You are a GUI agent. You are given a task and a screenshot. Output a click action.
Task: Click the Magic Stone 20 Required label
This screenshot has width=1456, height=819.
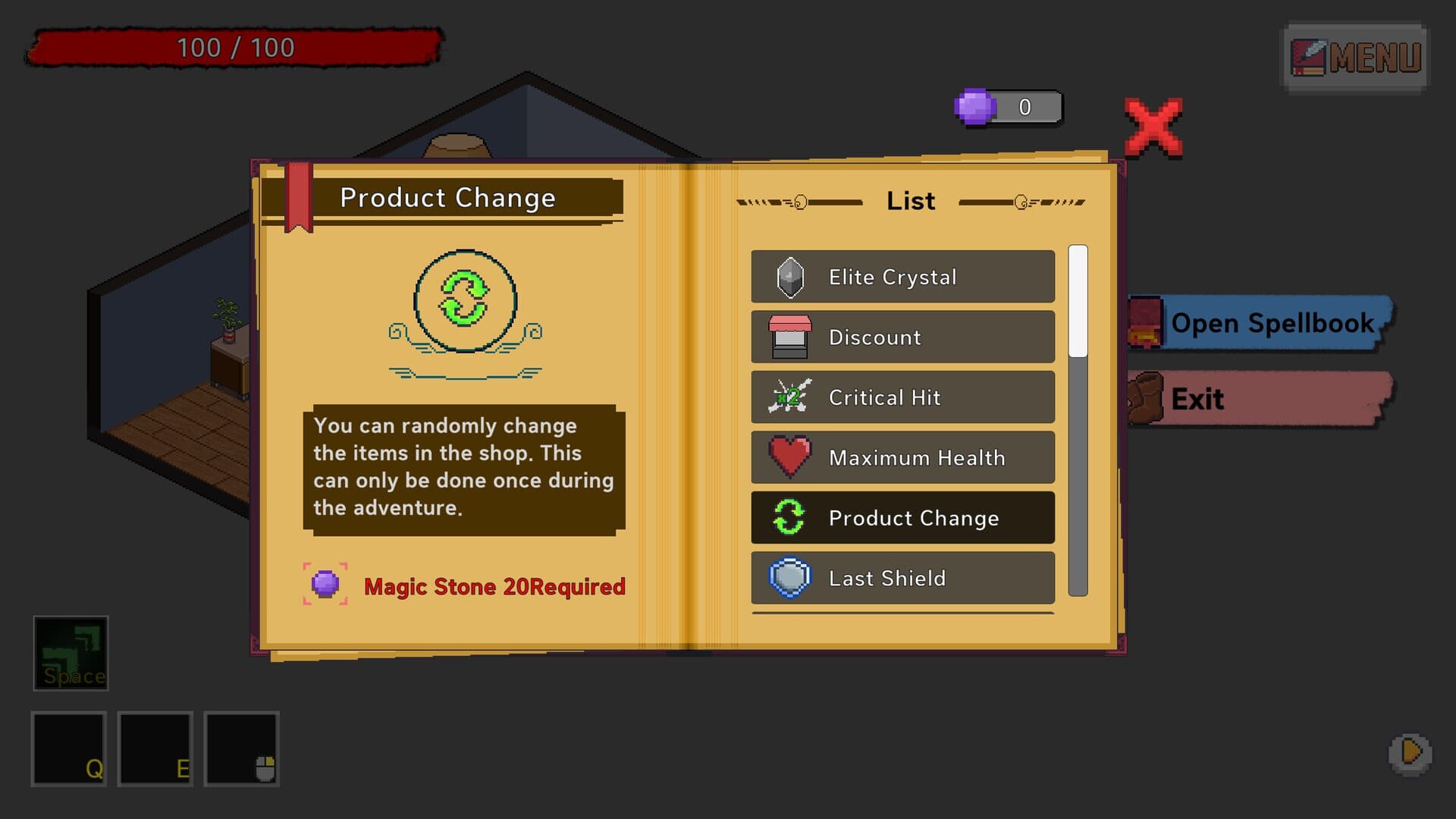[494, 586]
